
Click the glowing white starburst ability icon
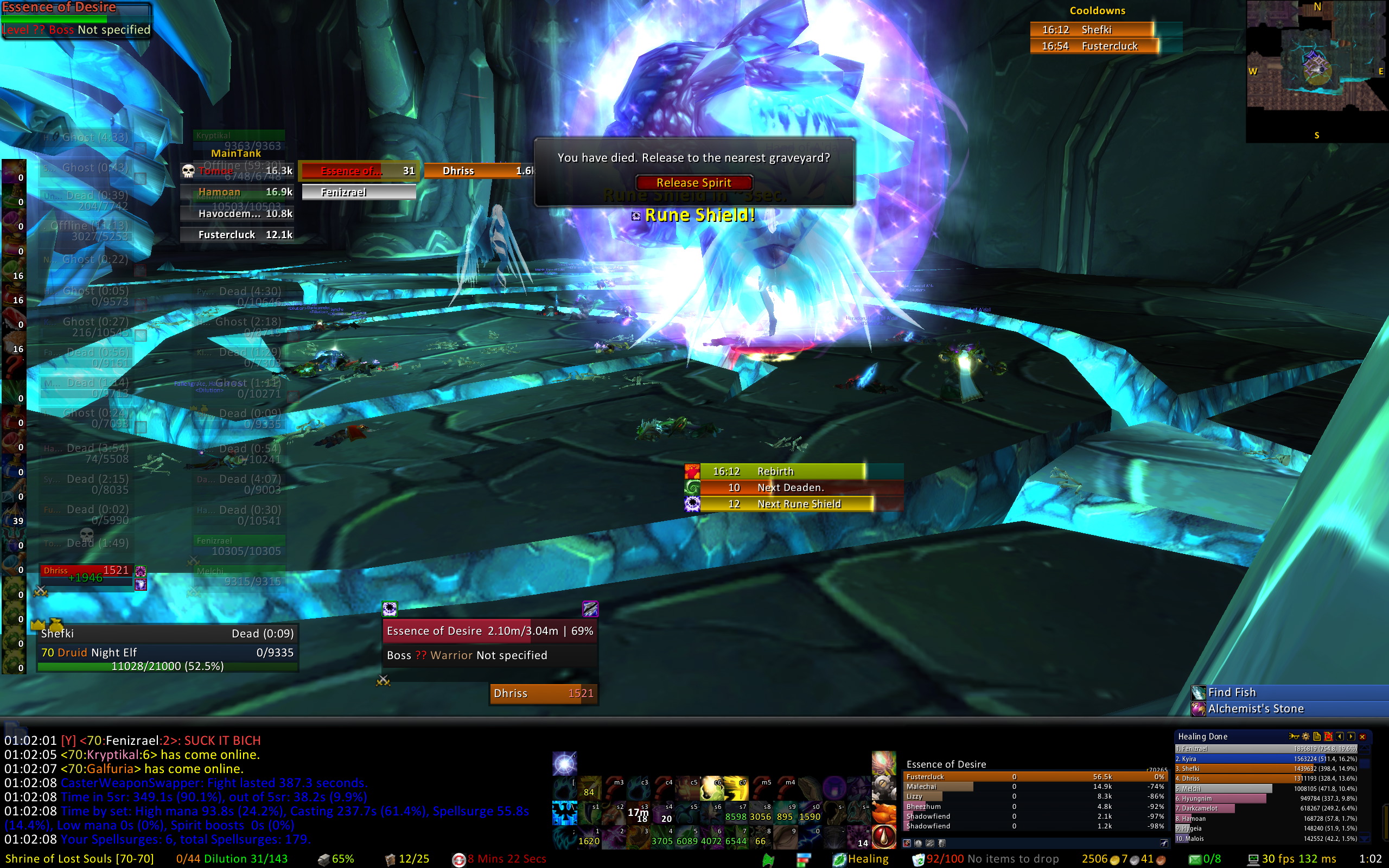[x=564, y=764]
